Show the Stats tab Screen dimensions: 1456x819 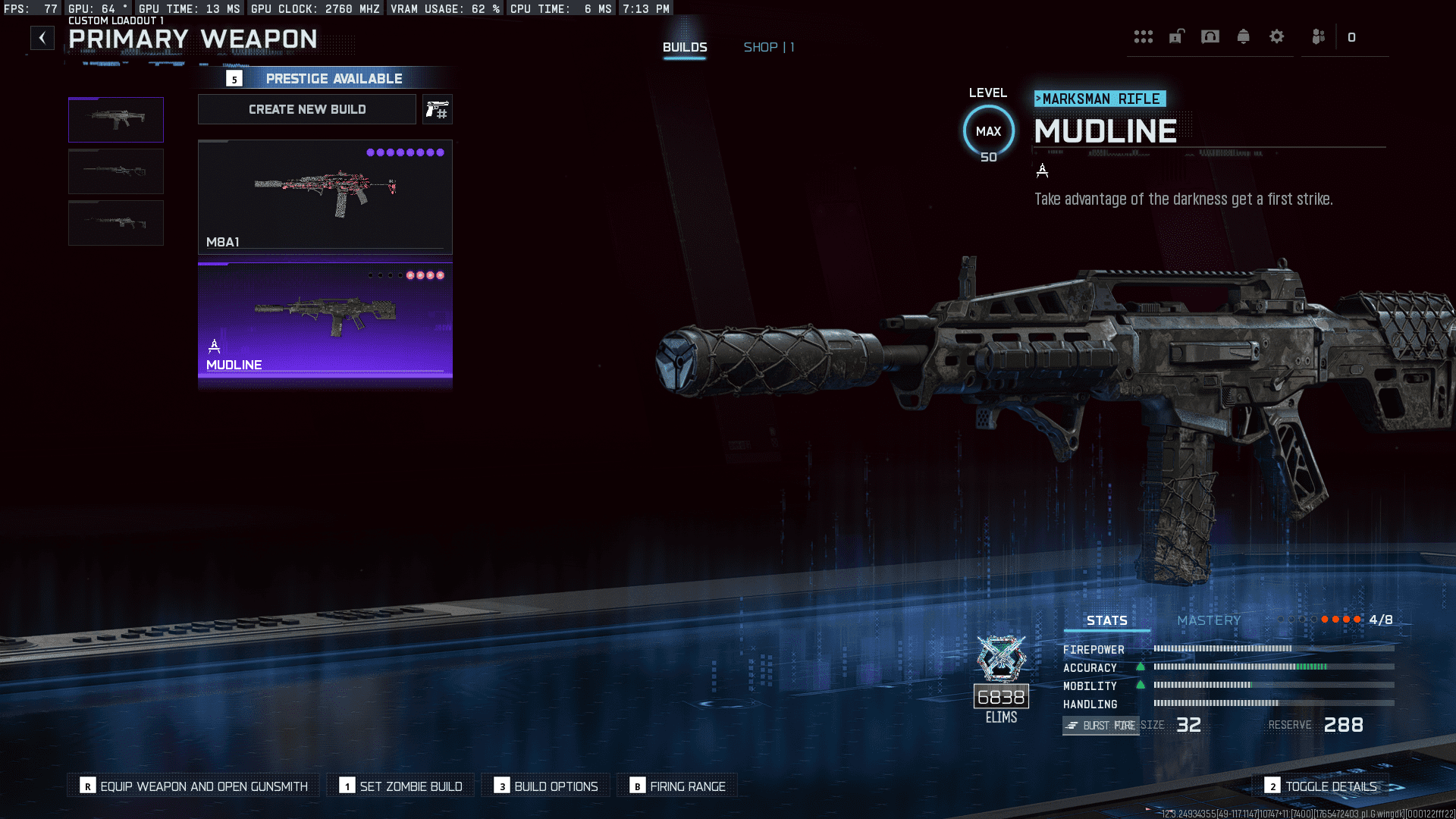click(1106, 620)
